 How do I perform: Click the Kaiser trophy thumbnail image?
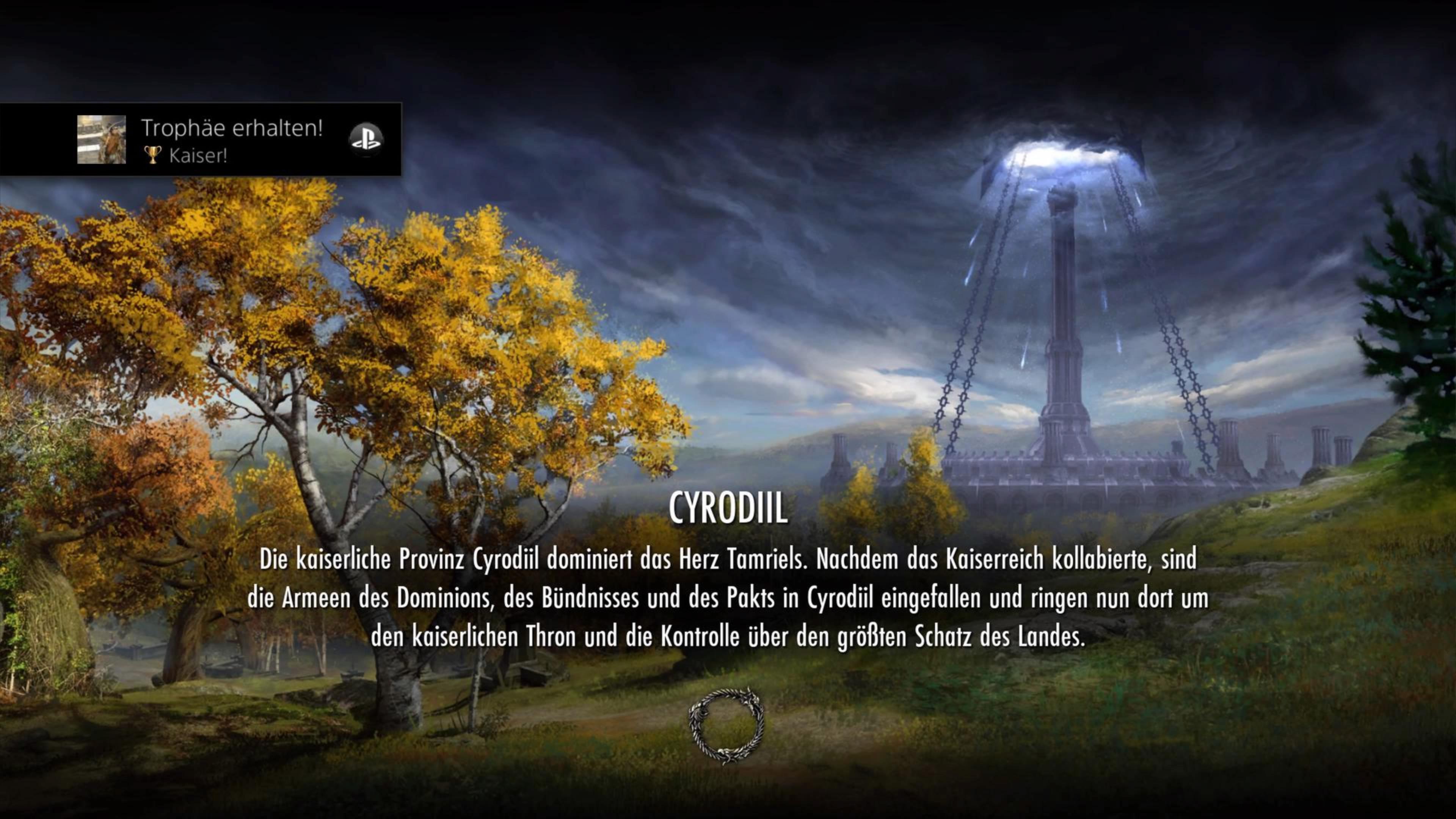[101, 140]
